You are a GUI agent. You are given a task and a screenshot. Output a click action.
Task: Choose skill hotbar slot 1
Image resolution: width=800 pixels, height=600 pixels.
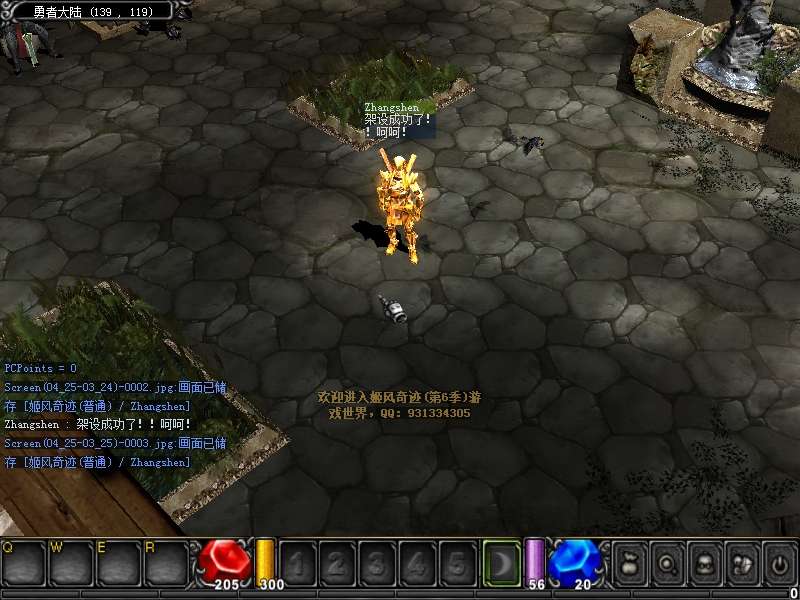299,563
